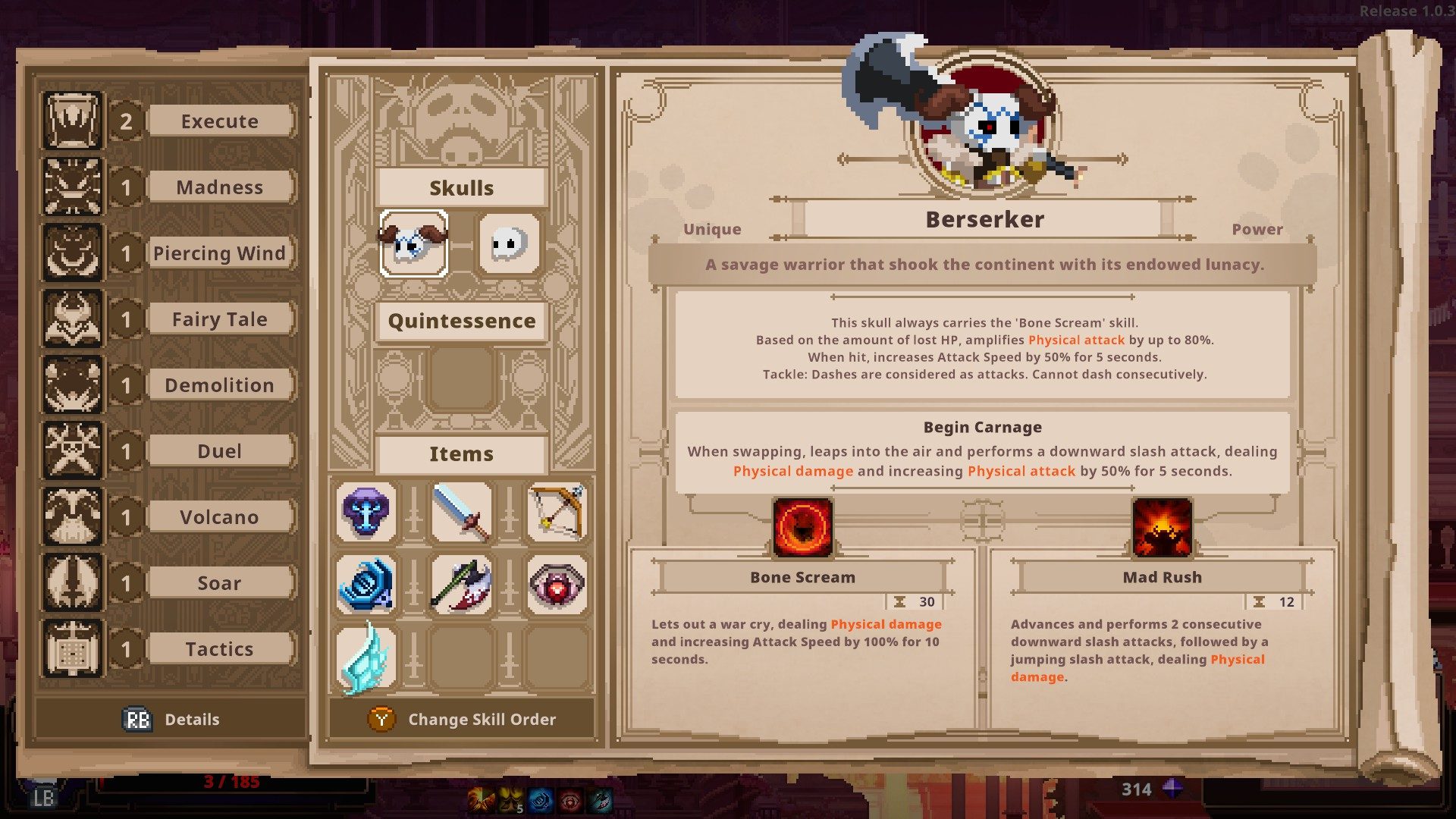Select the Tactics inscription
This screenshot has height=819, width=1456.
[219, 649]
